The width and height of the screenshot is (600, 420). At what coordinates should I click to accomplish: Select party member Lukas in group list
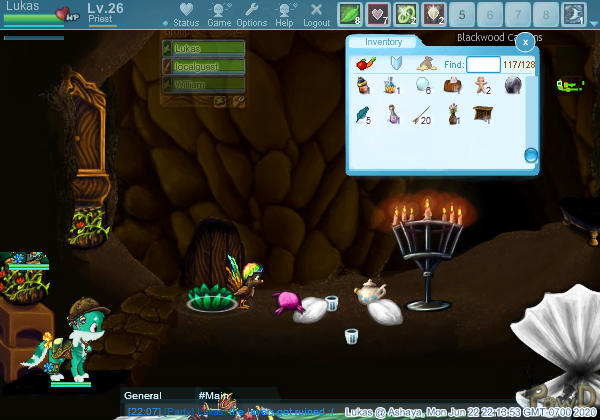[203, 48]
